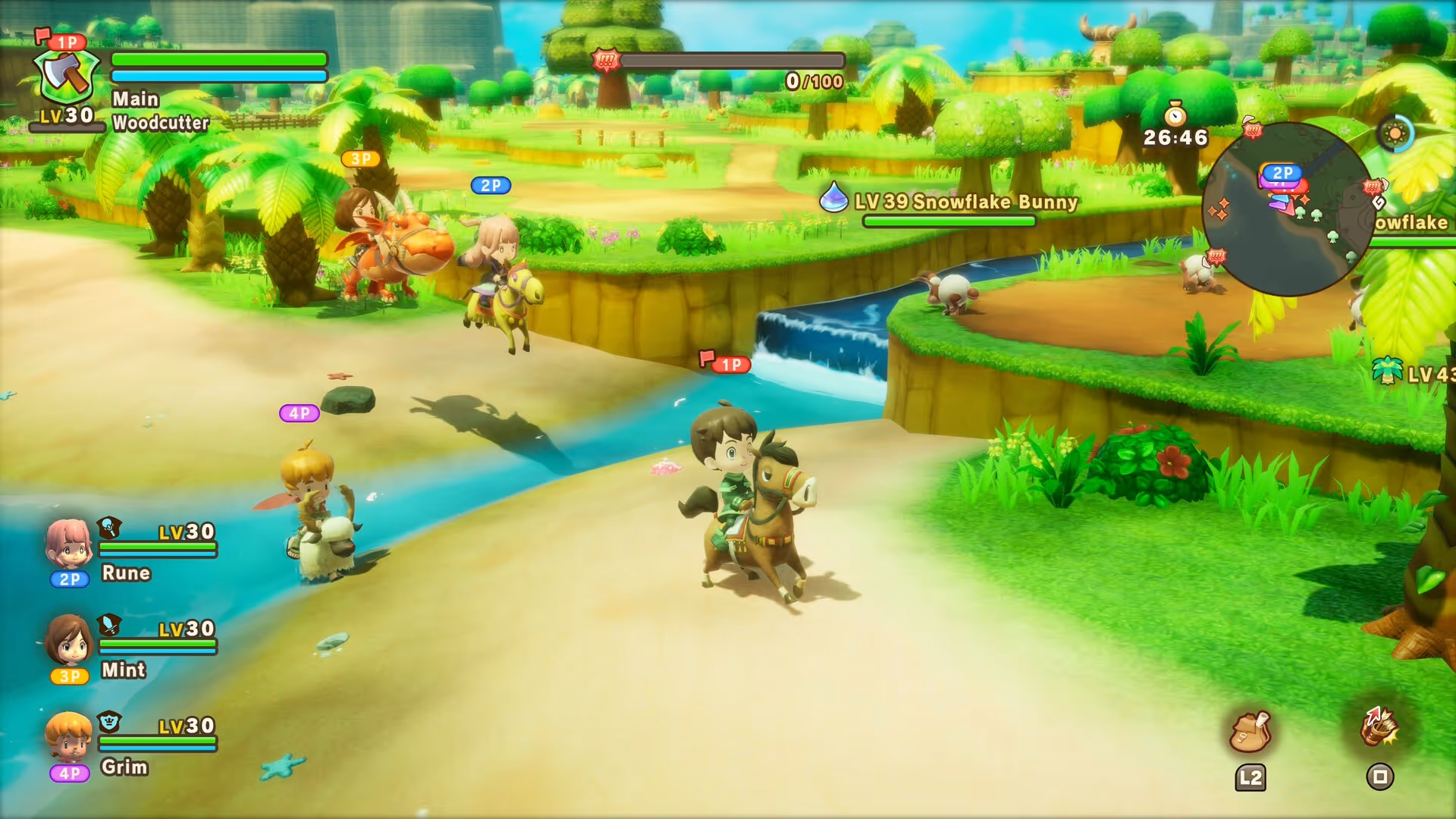Open the item pouch bag icon
The image size is (1456, 819).
pyautogui.click(x=1250, y=732)
